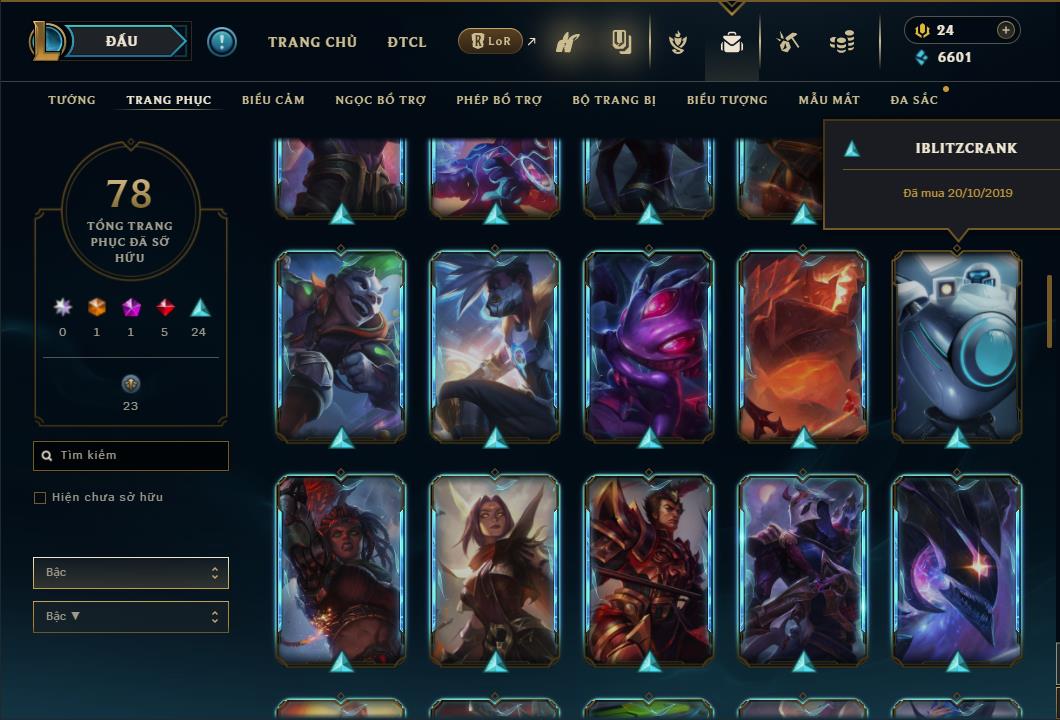Show the BIỂU TƯỢNG tab
Image resolution: width=1060 pixels, height=720 pixels.
(727, 100)
